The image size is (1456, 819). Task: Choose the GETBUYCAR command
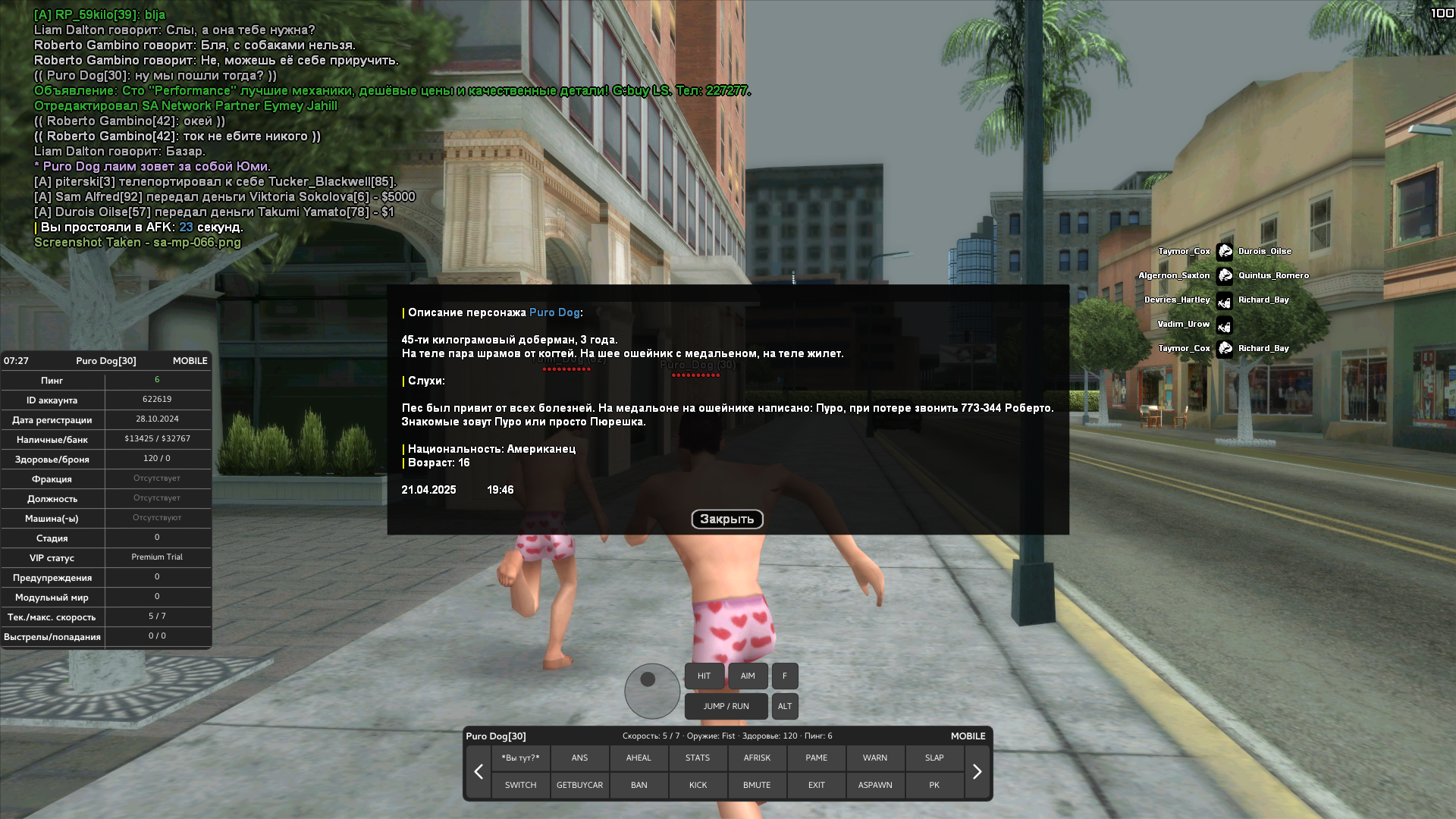(x=579, y=785)
